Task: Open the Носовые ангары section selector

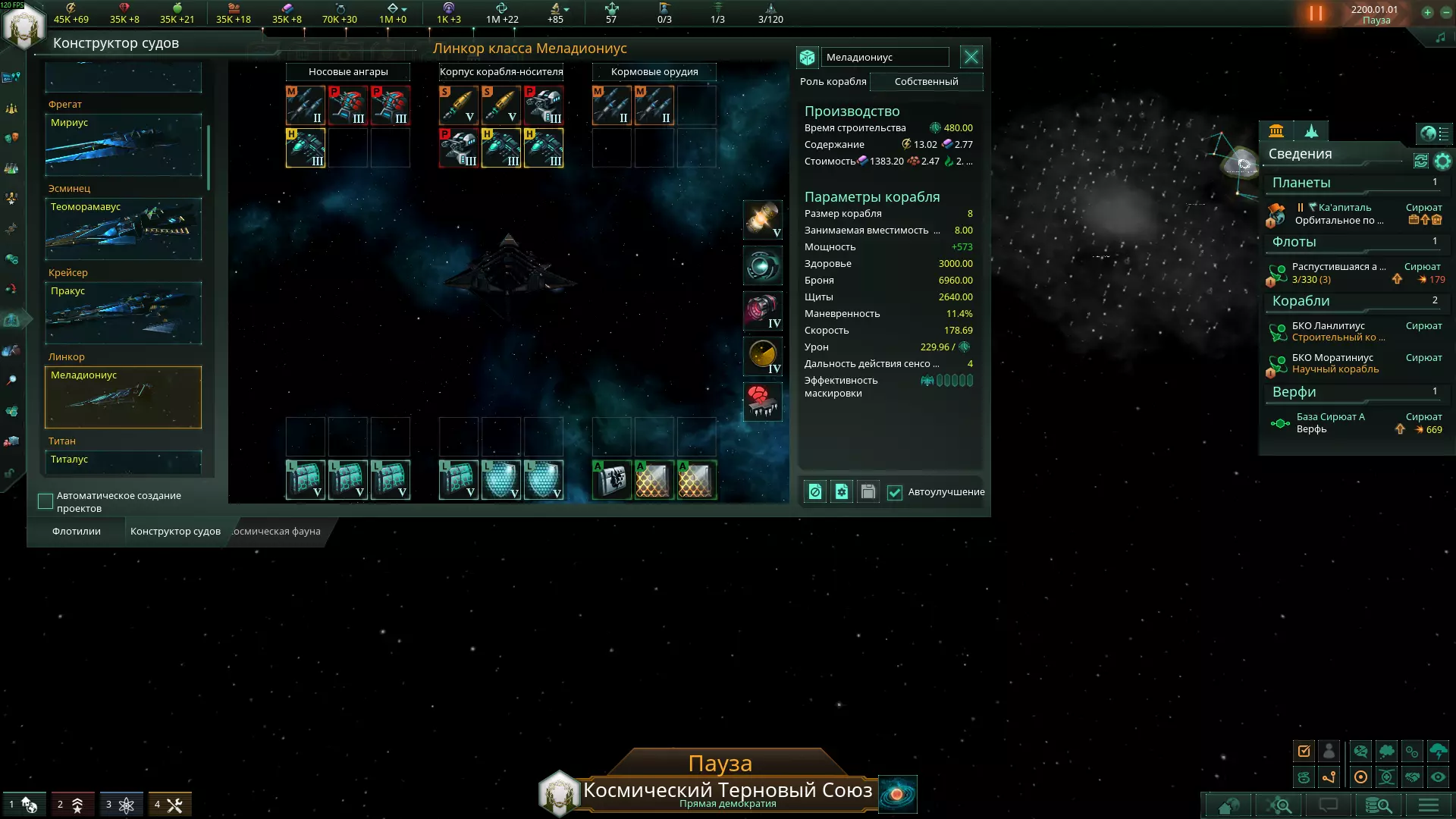Action: click(348, 72)
